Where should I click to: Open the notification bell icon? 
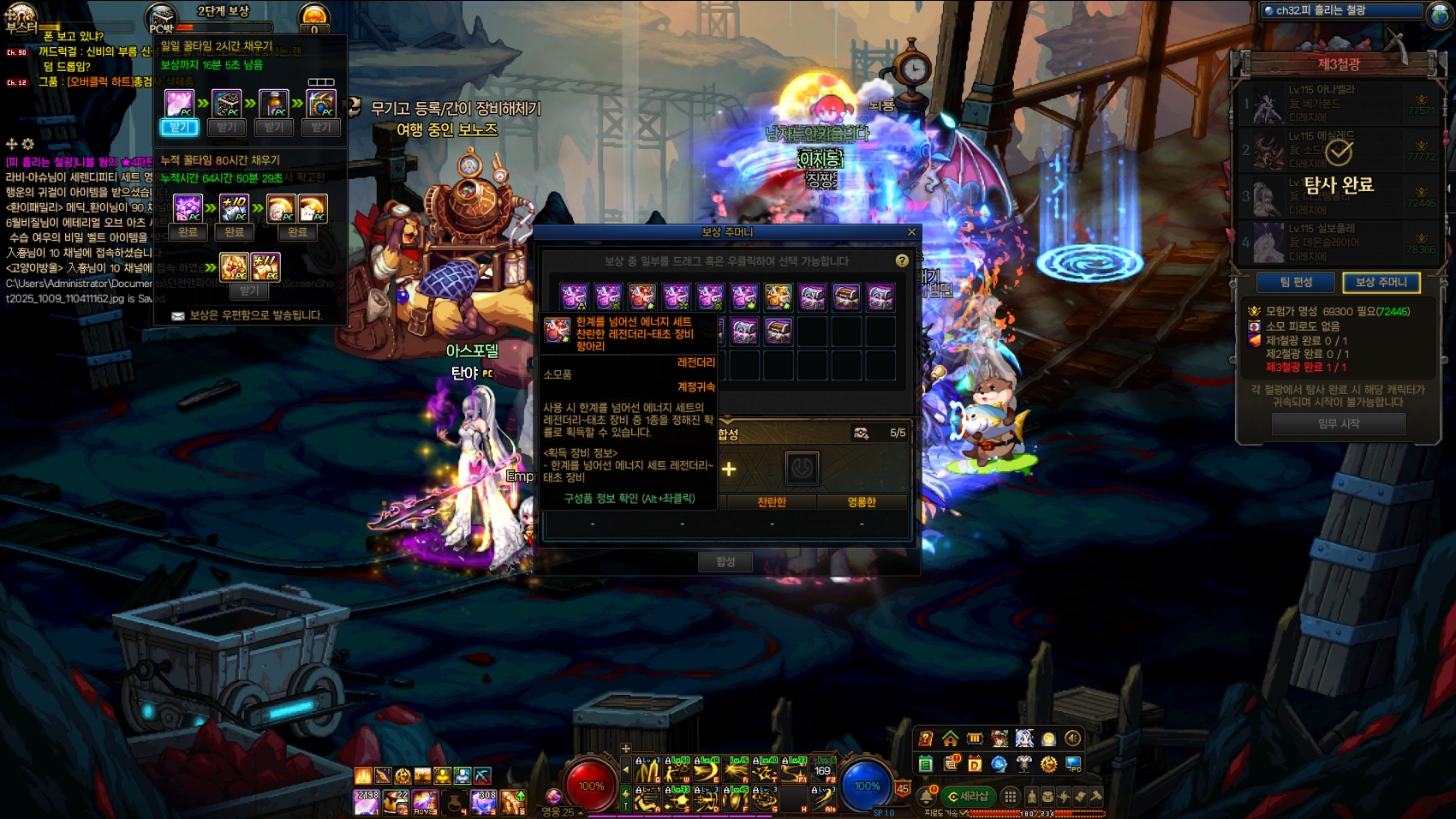927,797
